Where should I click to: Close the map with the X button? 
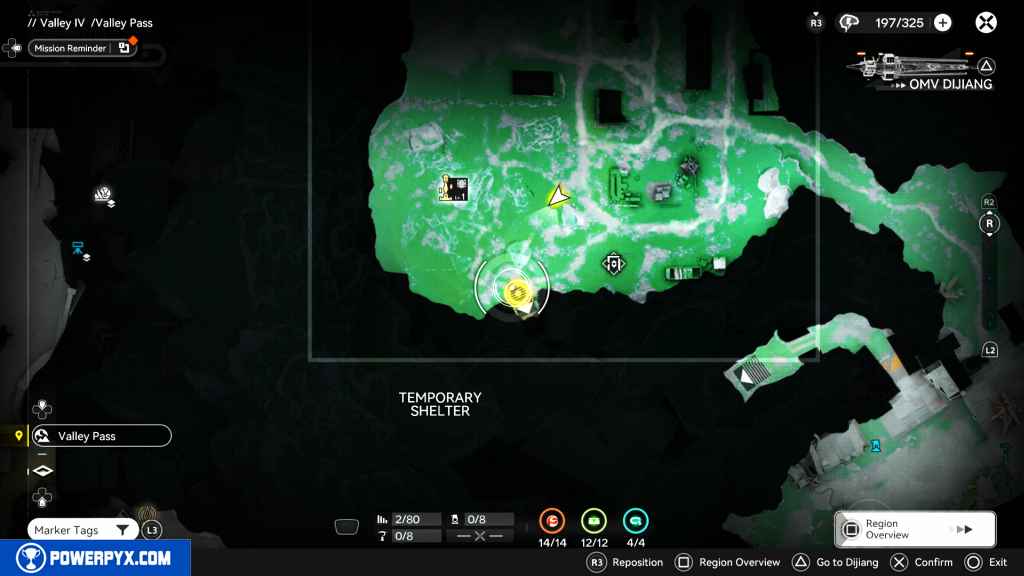[986, 23]
